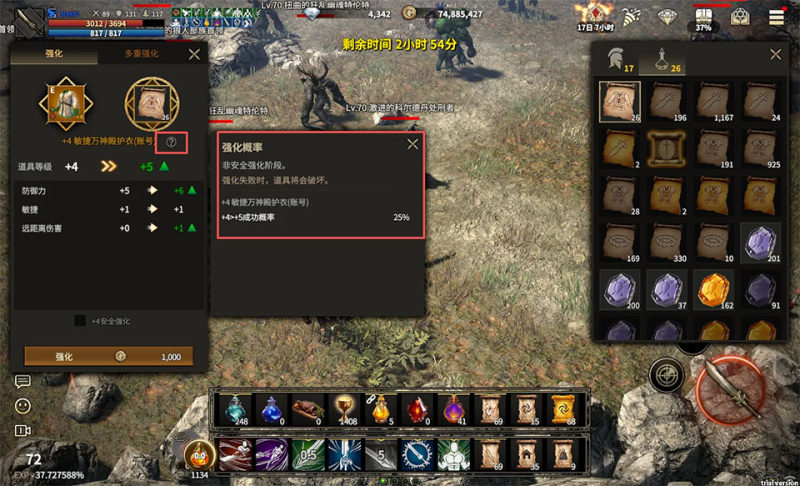Select the armor scroll with count 26

(x=620, y=103)
